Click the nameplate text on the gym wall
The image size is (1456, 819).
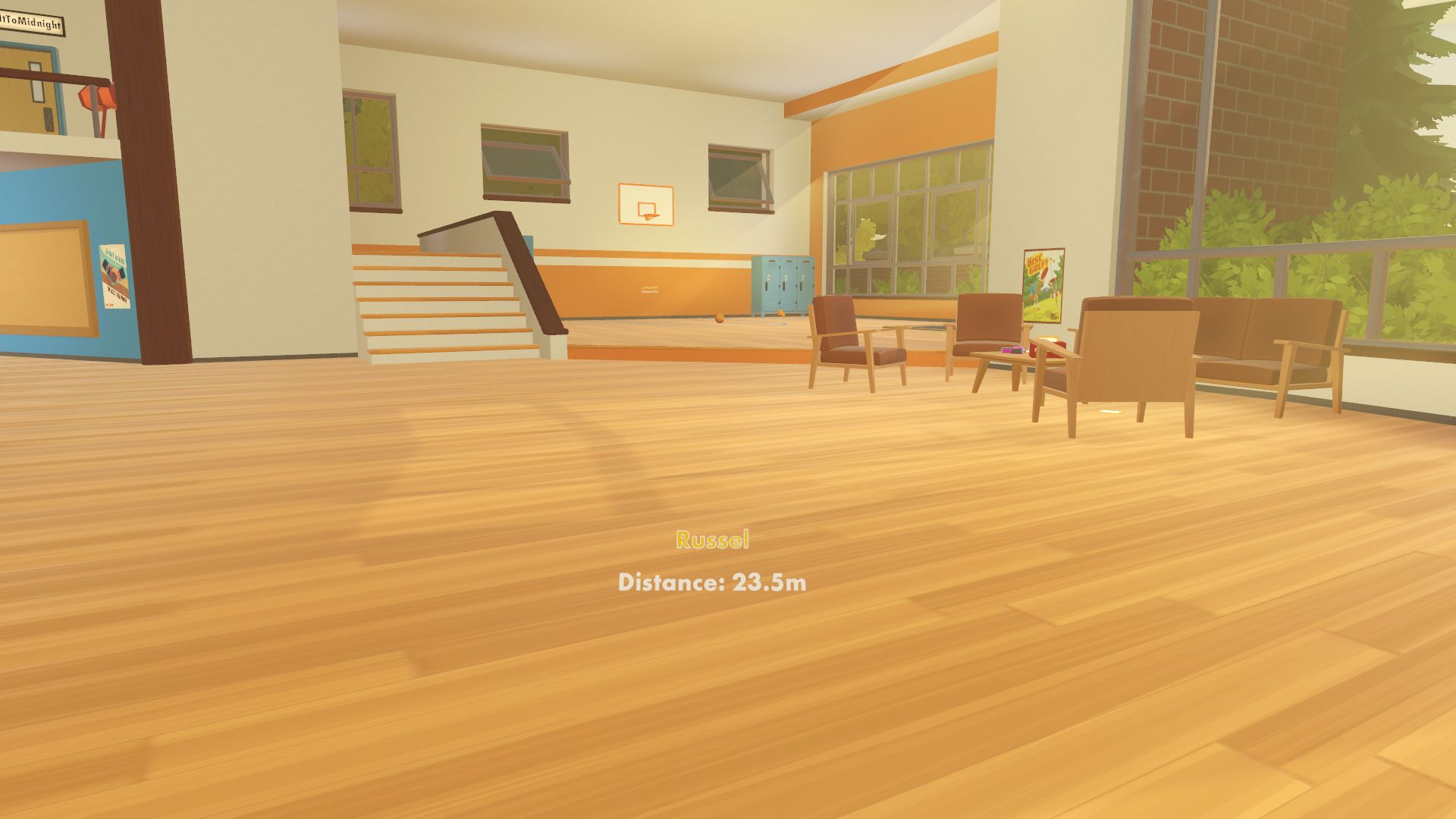coord(649,290)
